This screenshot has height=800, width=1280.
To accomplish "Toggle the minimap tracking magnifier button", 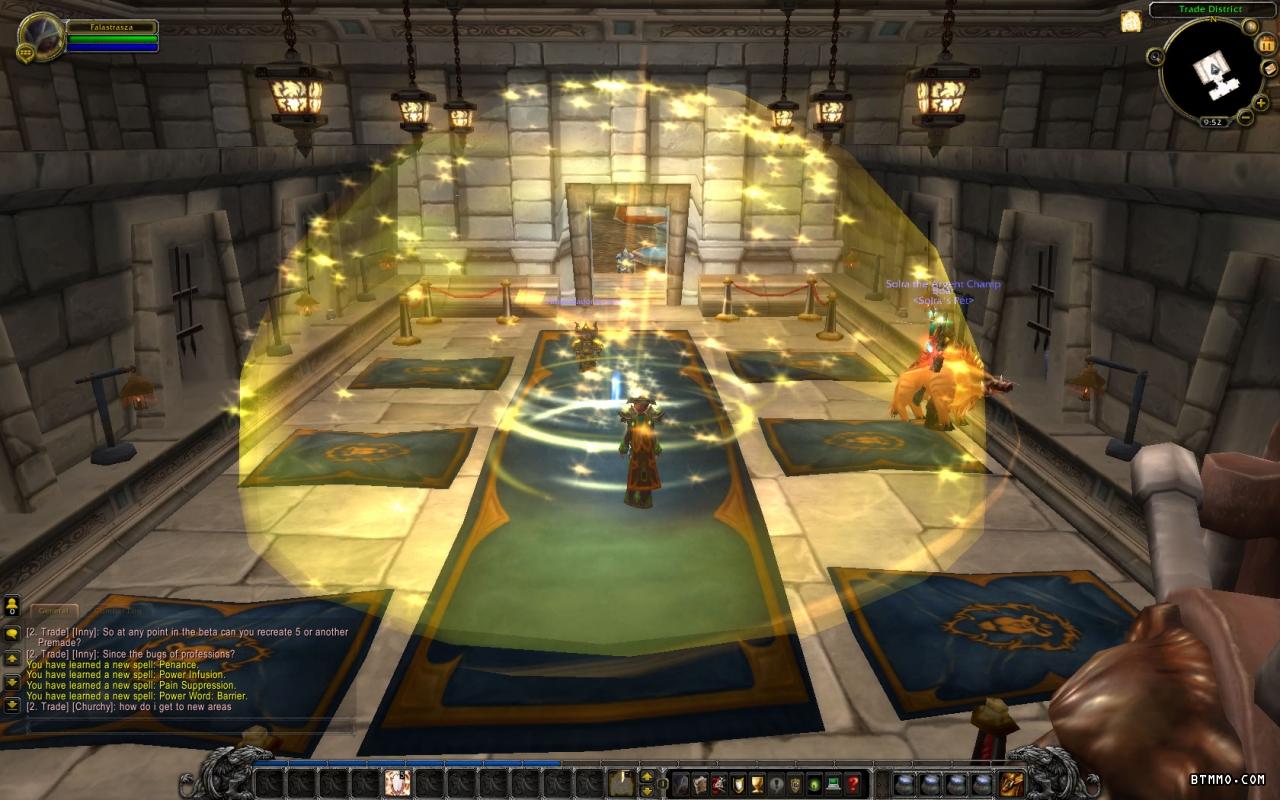I will (1157, 57).
